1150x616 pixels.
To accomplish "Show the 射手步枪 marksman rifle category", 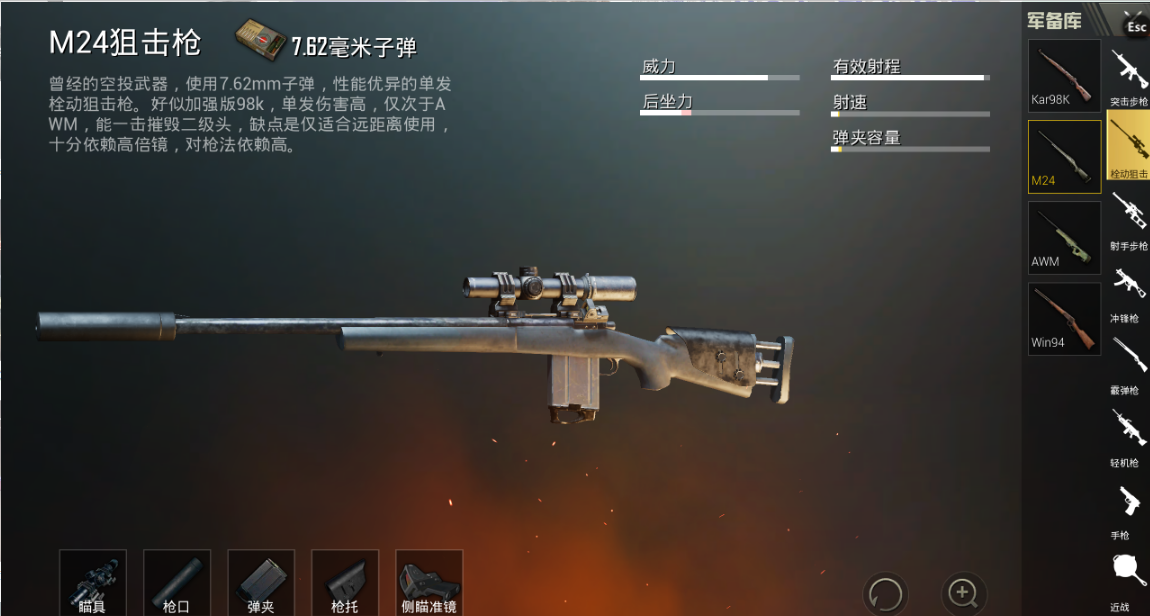I will click(1129, 219).
